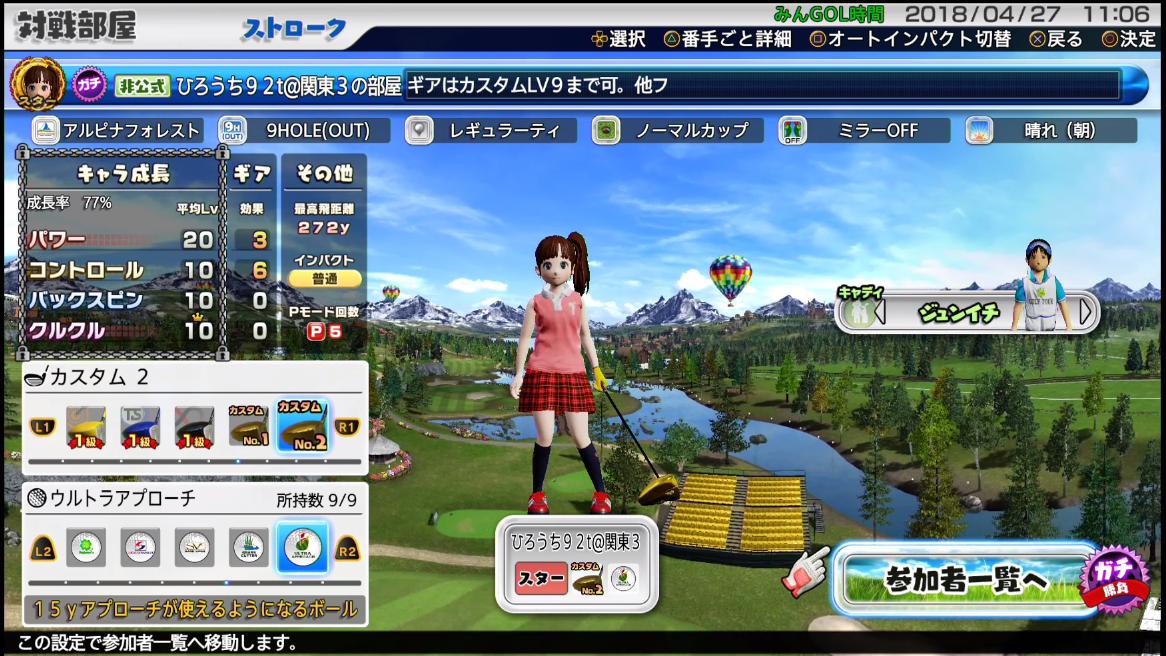Click the caddie selector's left arrow
Image resolution: width=1166 pixels, height=656 pixels.
(x=881, y=312)
